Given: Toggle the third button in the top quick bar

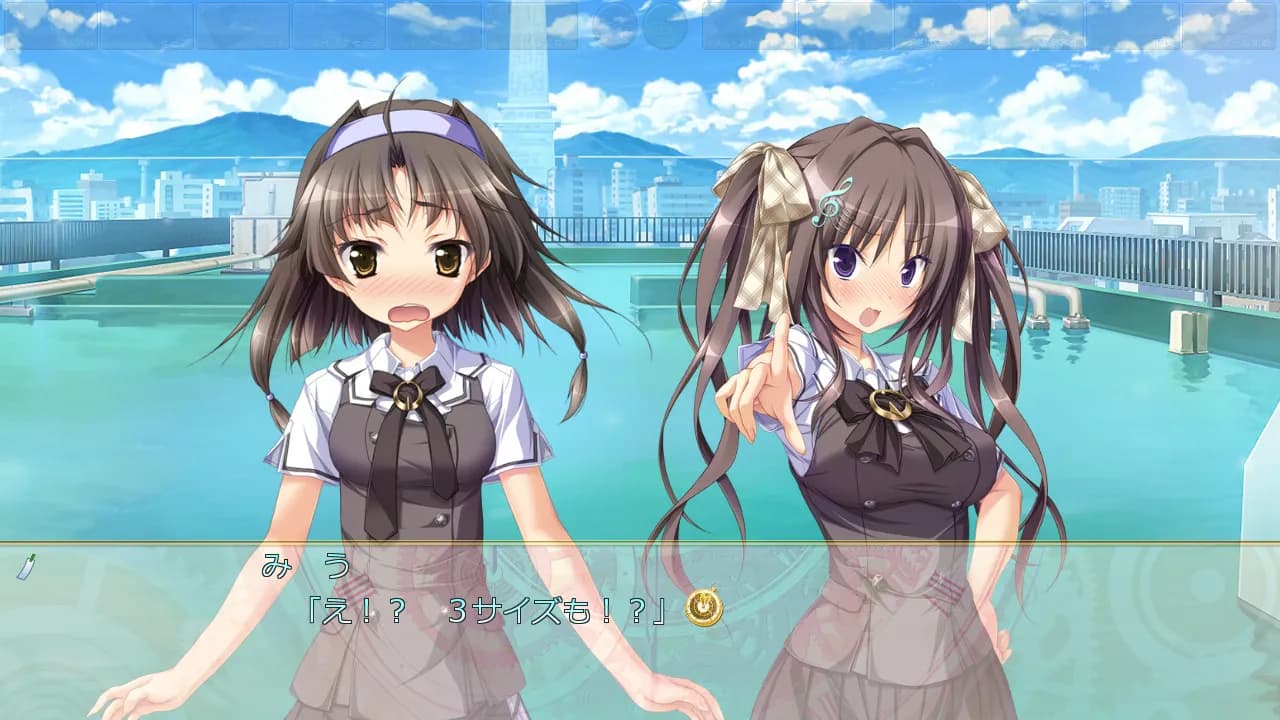Looking at the screenshot, I should (x=243, y=27).
